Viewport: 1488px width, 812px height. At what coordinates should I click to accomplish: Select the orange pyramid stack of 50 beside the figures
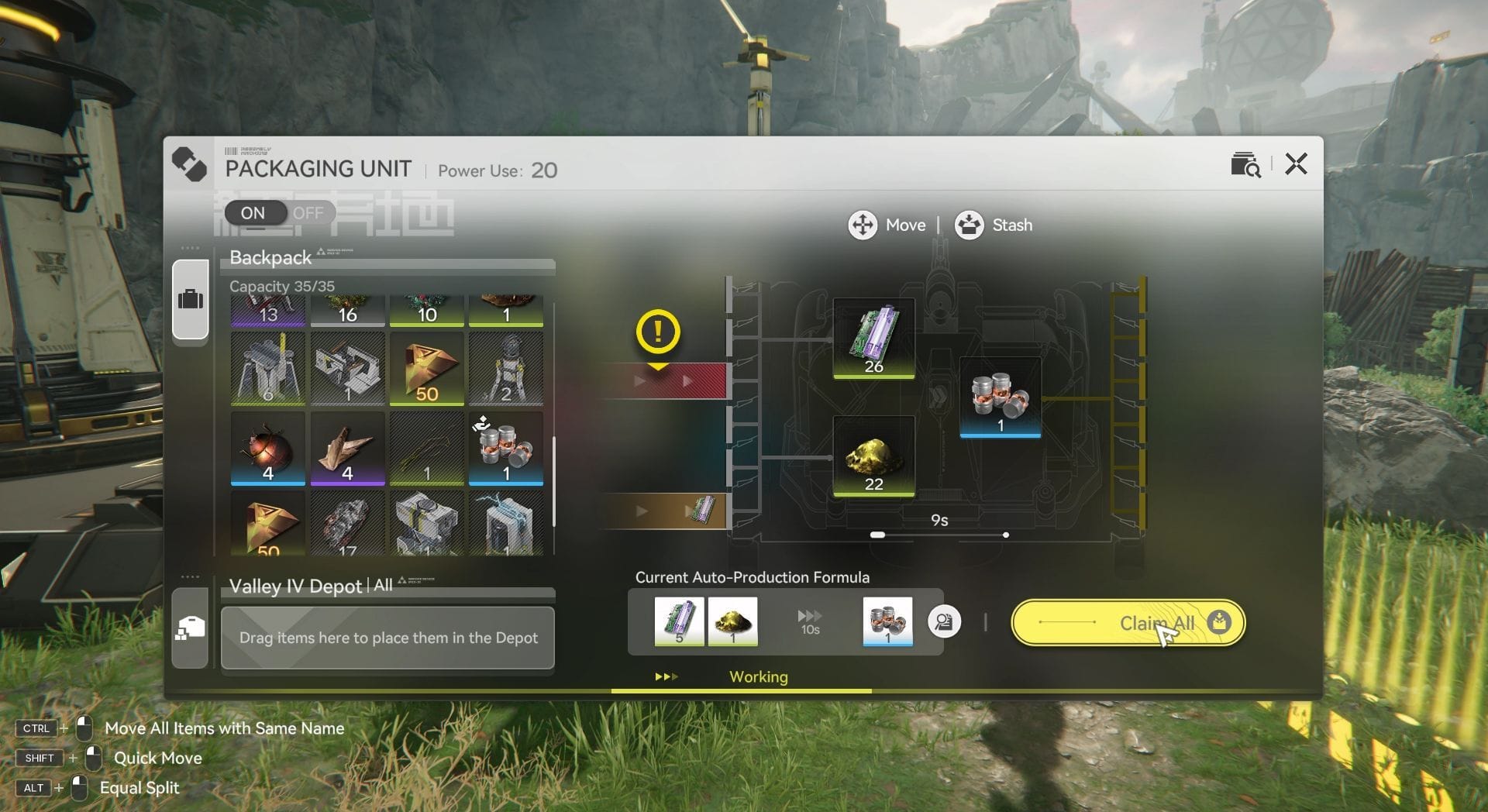[426, 369]
